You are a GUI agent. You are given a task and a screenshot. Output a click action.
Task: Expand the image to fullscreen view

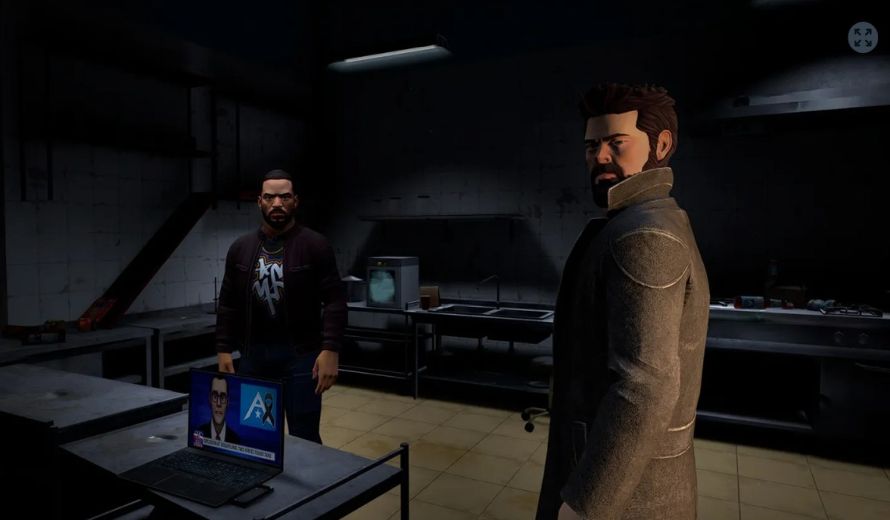tap(862, 38)
